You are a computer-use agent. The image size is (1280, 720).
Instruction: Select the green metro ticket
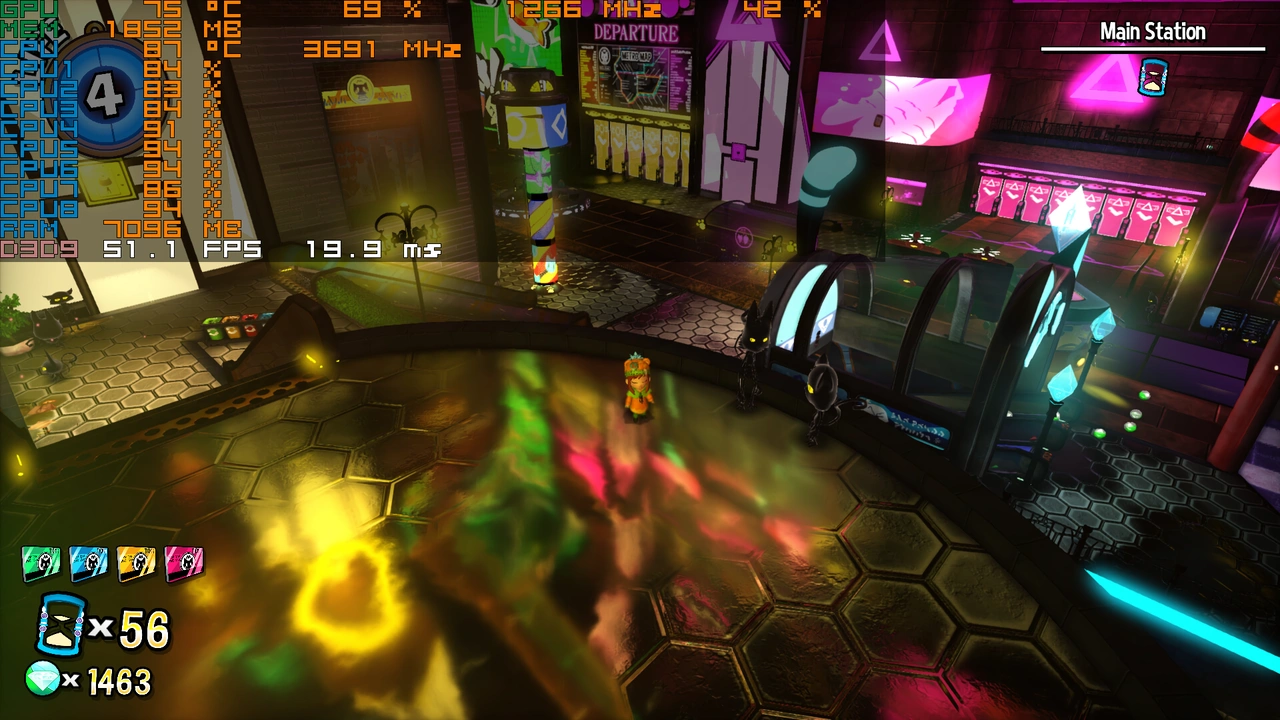(x=41, y=564)
